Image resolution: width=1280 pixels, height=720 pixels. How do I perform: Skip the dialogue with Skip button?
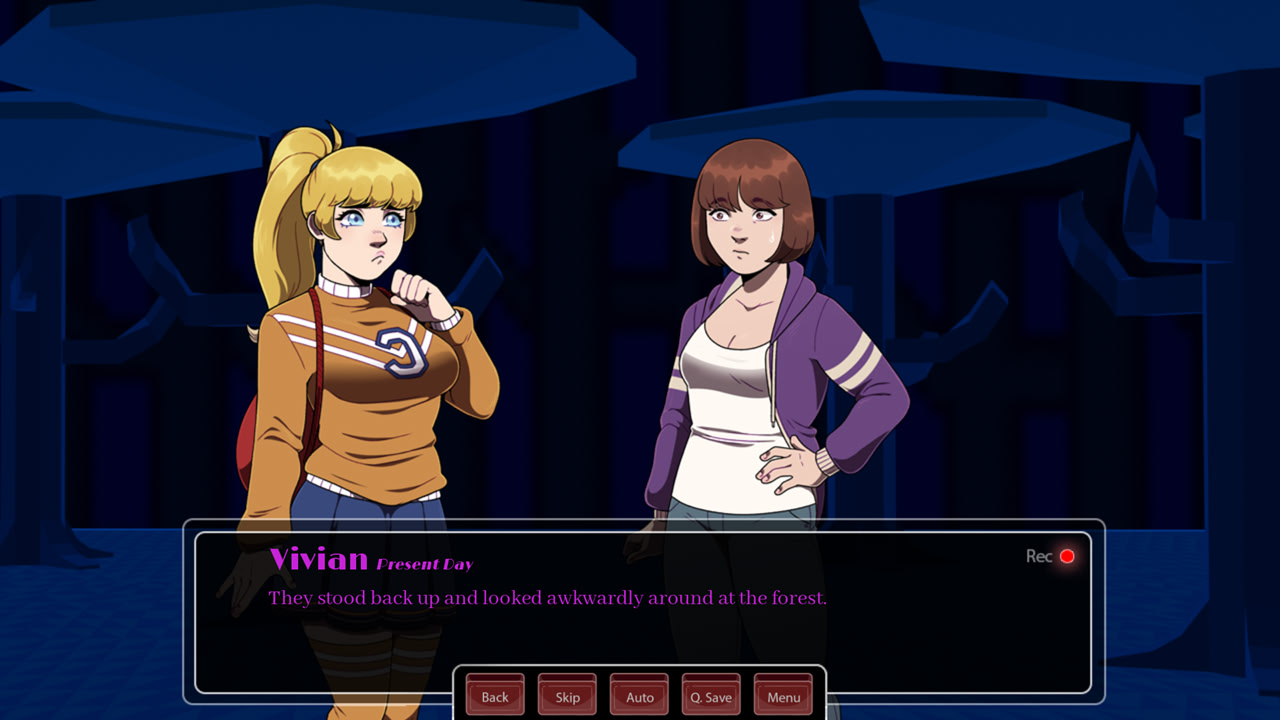click(567, 696)
